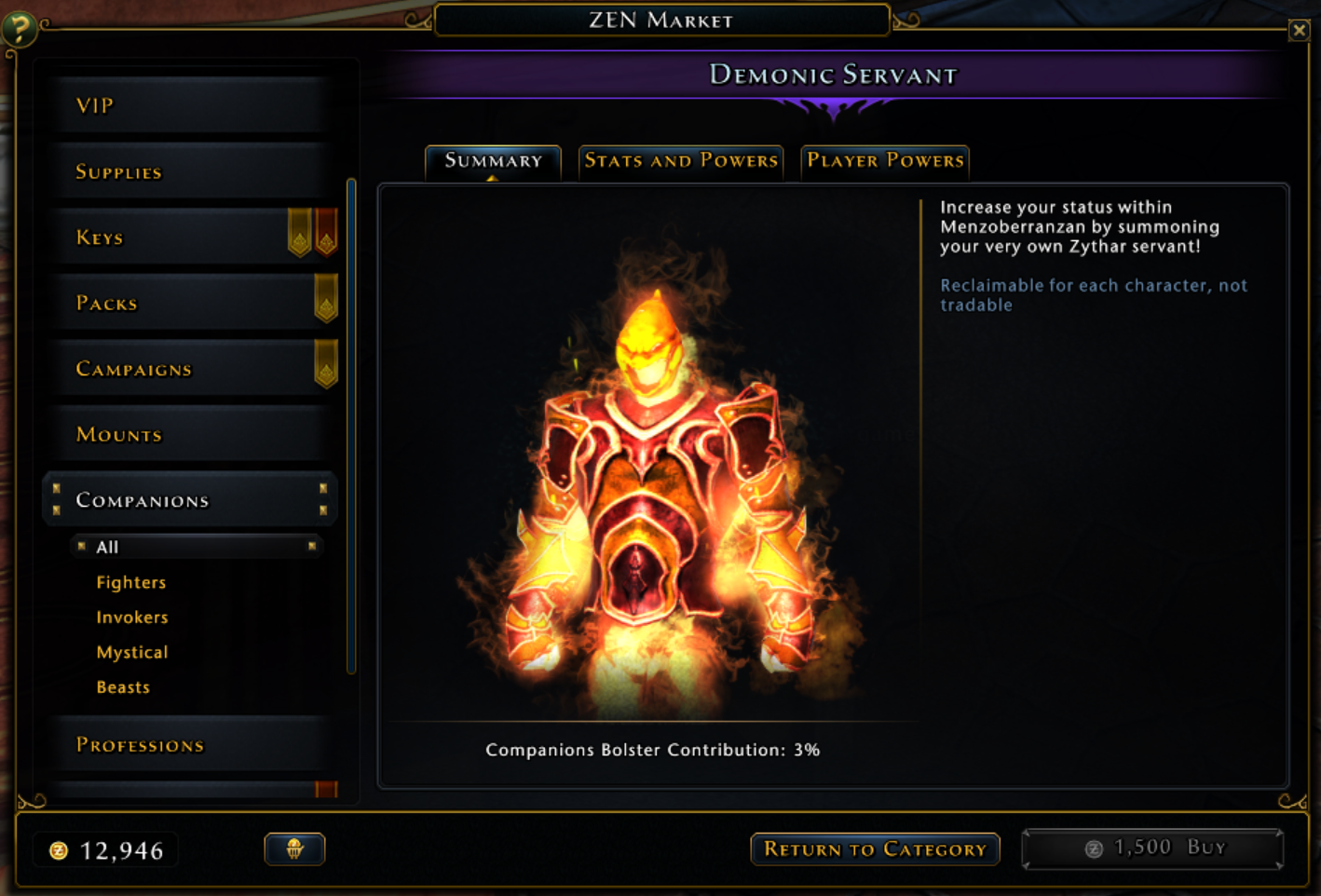This screenshot has width=1321, height=896.
Task: Open the Player Powers tab
Action: (884, 161)
